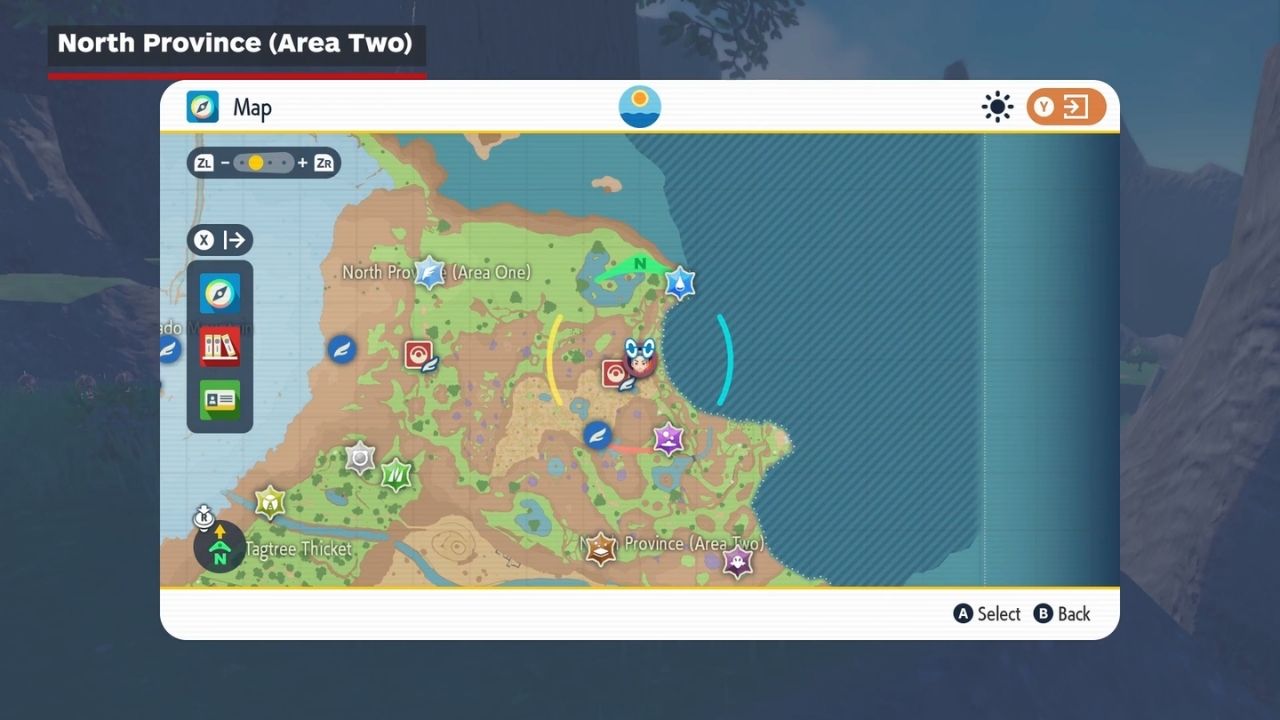Select the brown Ground Tera Raid crystal
This screenshot has height=720, width=1280.
600,548
